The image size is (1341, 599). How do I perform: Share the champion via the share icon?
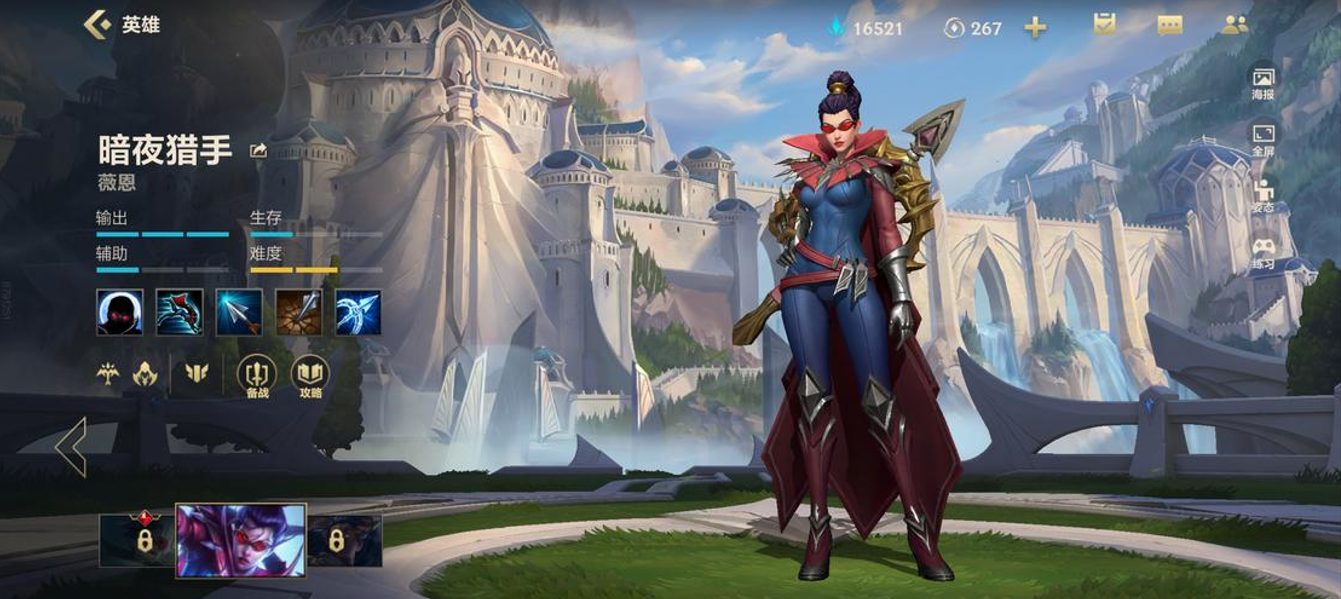click(x=258, y=151)
